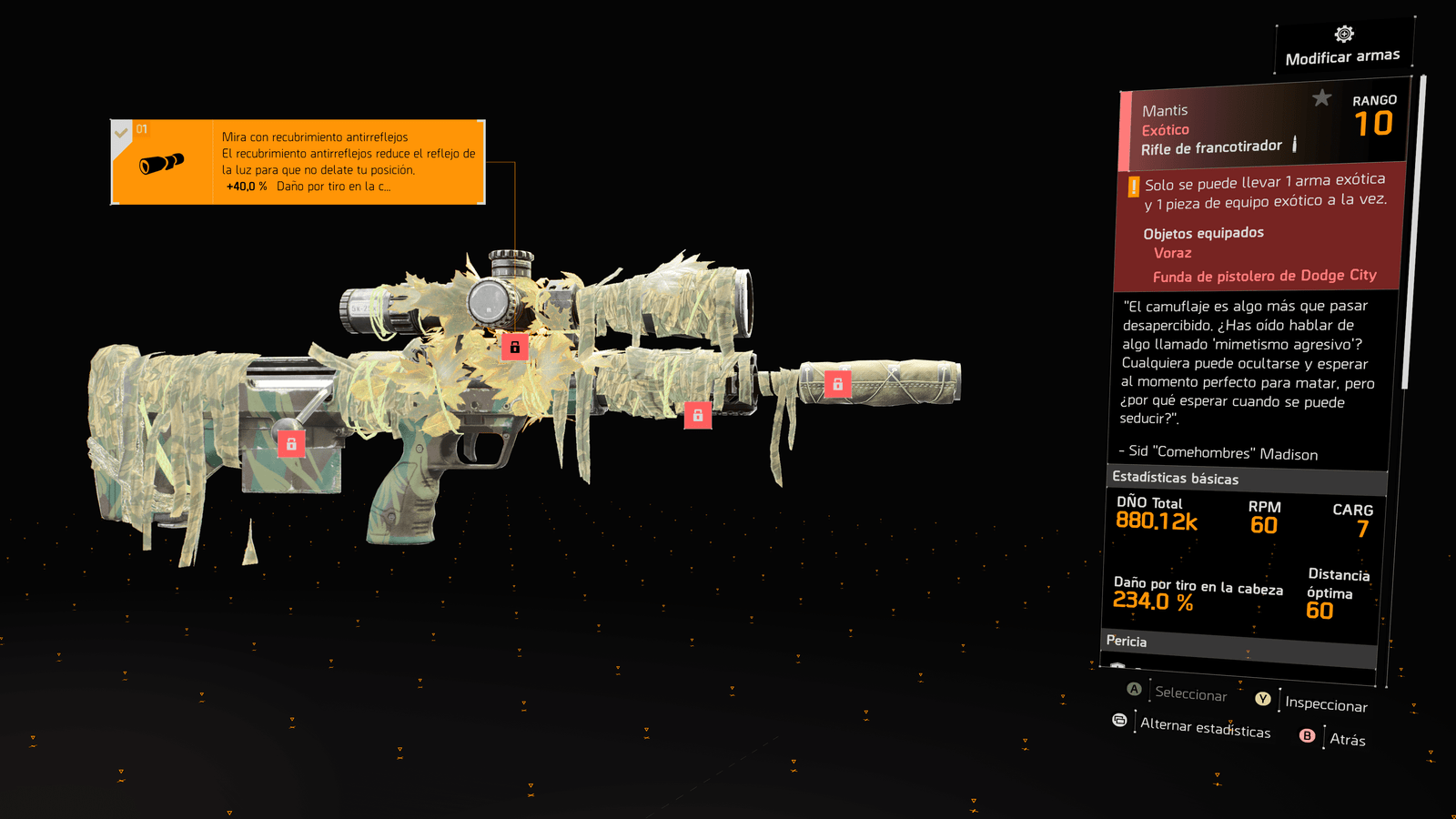Click the locked scope mod slot
This screenshot has height=819, width=1456.
tap(515, 347)
